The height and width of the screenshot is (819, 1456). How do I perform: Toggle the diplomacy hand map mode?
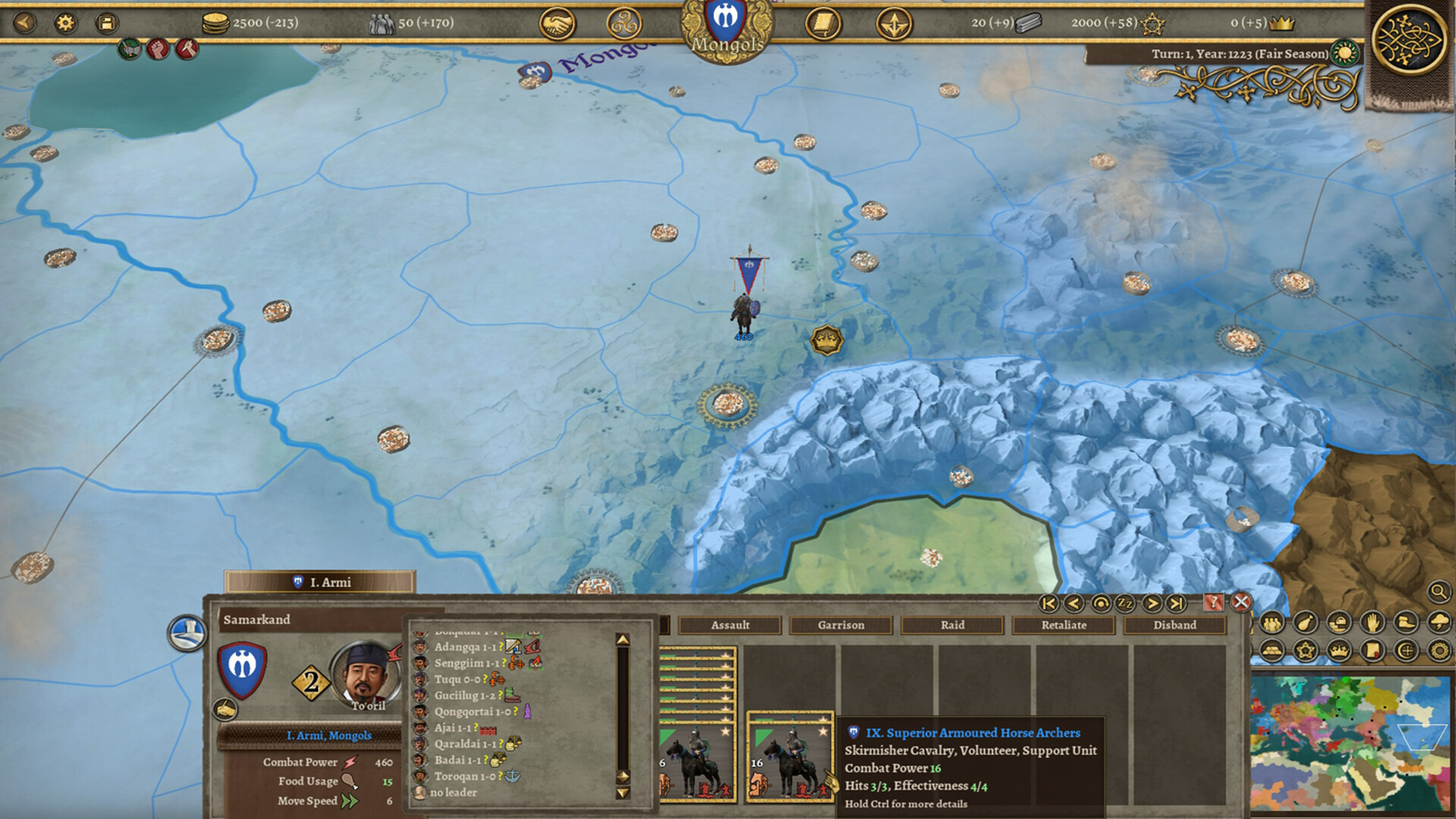[1372, 622]
